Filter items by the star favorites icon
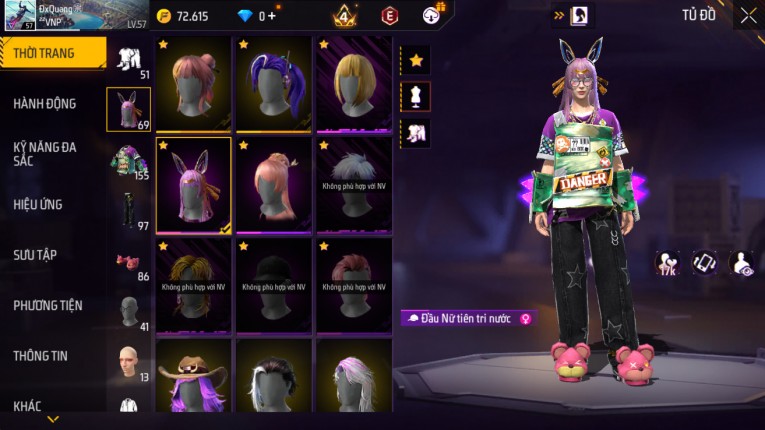 (416, 60)
